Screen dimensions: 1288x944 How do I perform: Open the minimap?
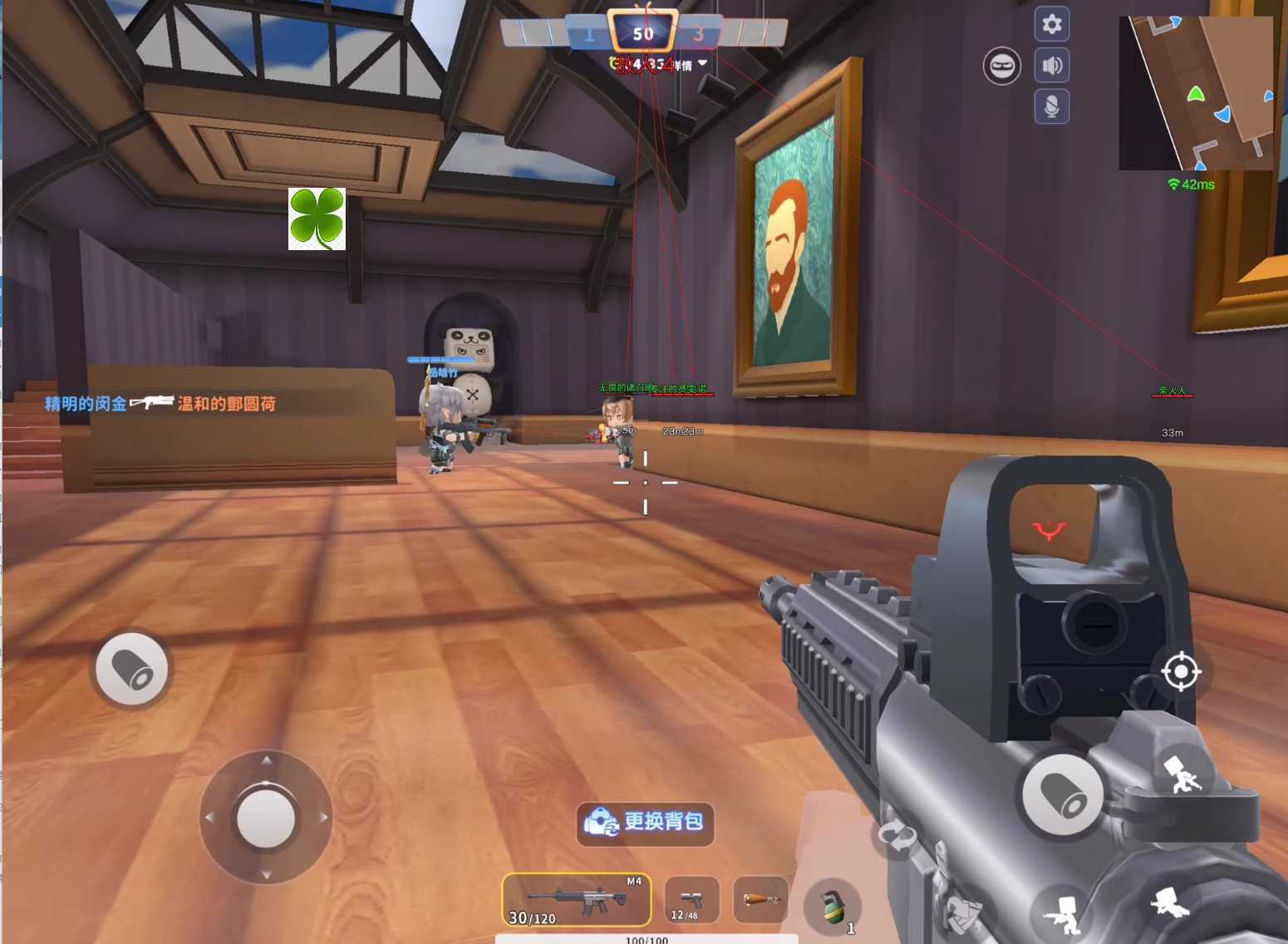point(1195,92)
